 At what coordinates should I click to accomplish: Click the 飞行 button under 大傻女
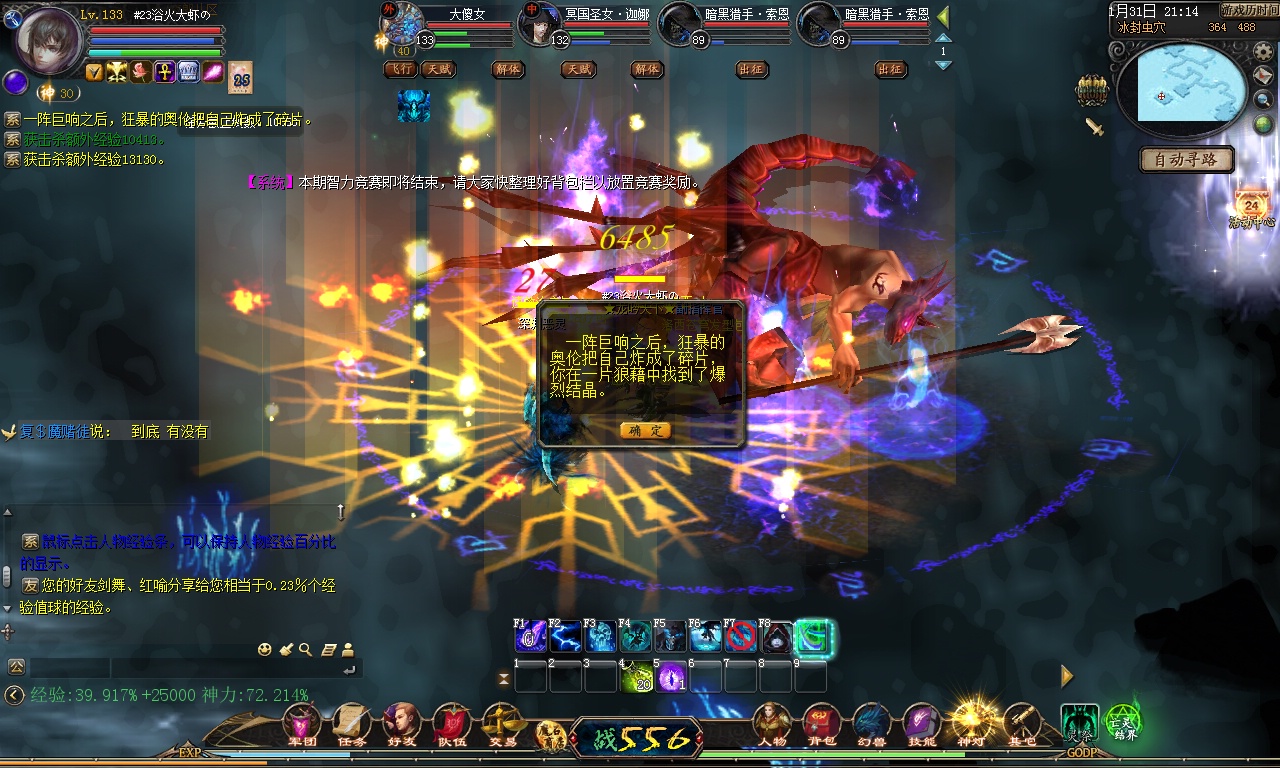coord(401,70)
